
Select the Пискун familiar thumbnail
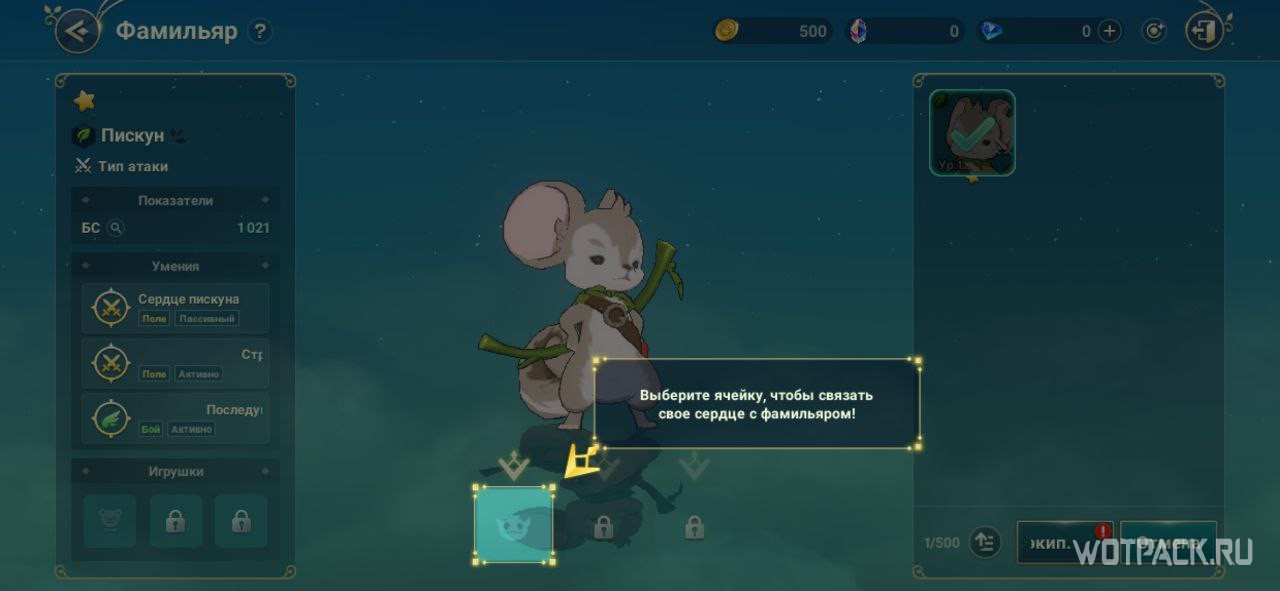[x=972, y=133]
